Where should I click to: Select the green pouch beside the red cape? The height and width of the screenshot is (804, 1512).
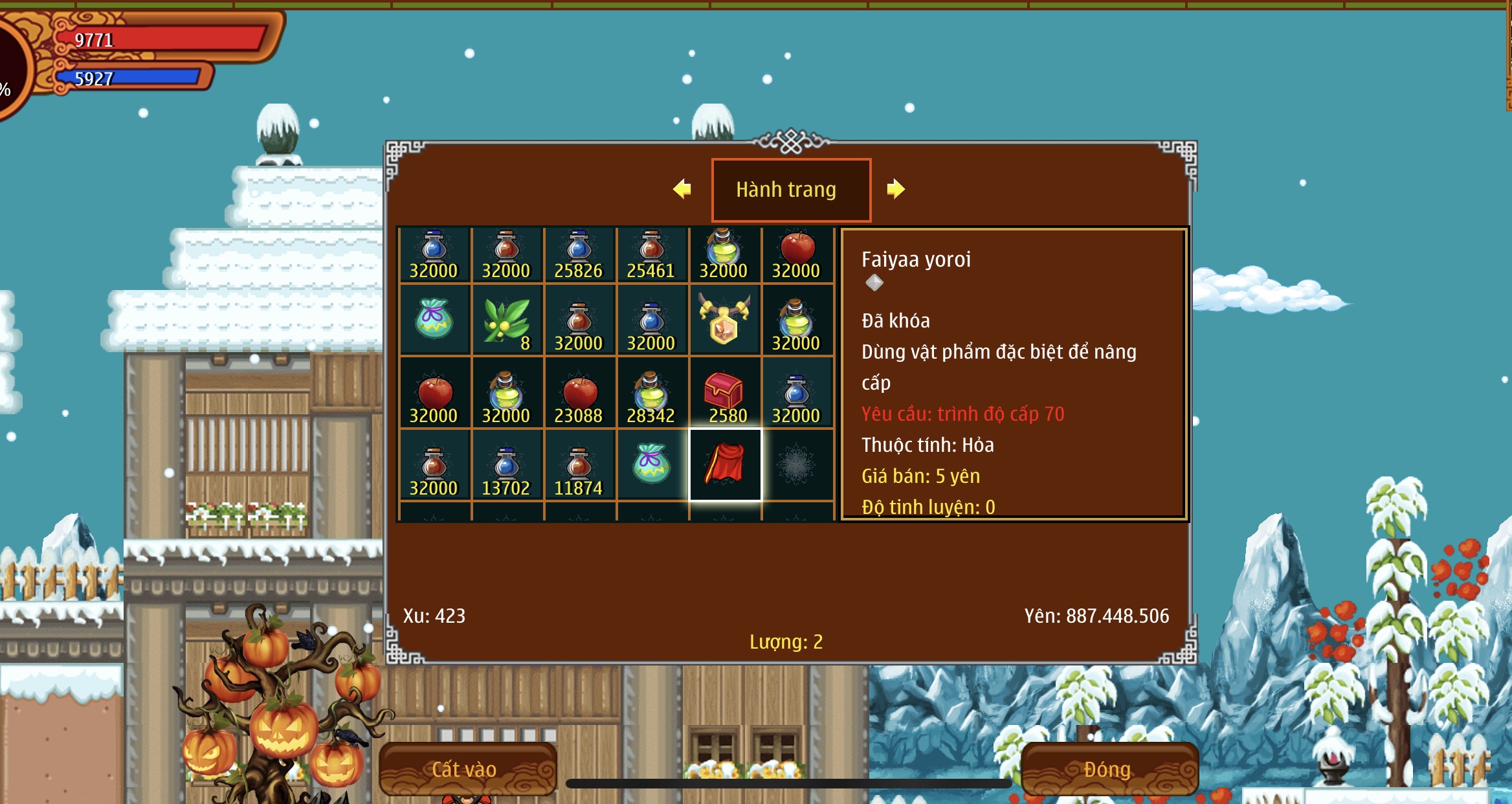click(x=651, y=463)
